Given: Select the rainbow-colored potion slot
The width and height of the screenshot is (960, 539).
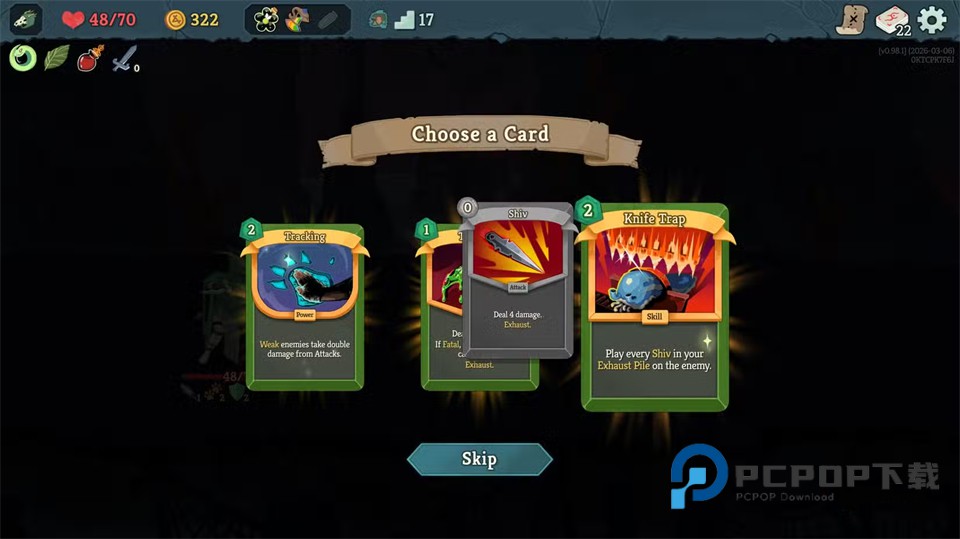Looking at the screenshot, I should (297, 19).
